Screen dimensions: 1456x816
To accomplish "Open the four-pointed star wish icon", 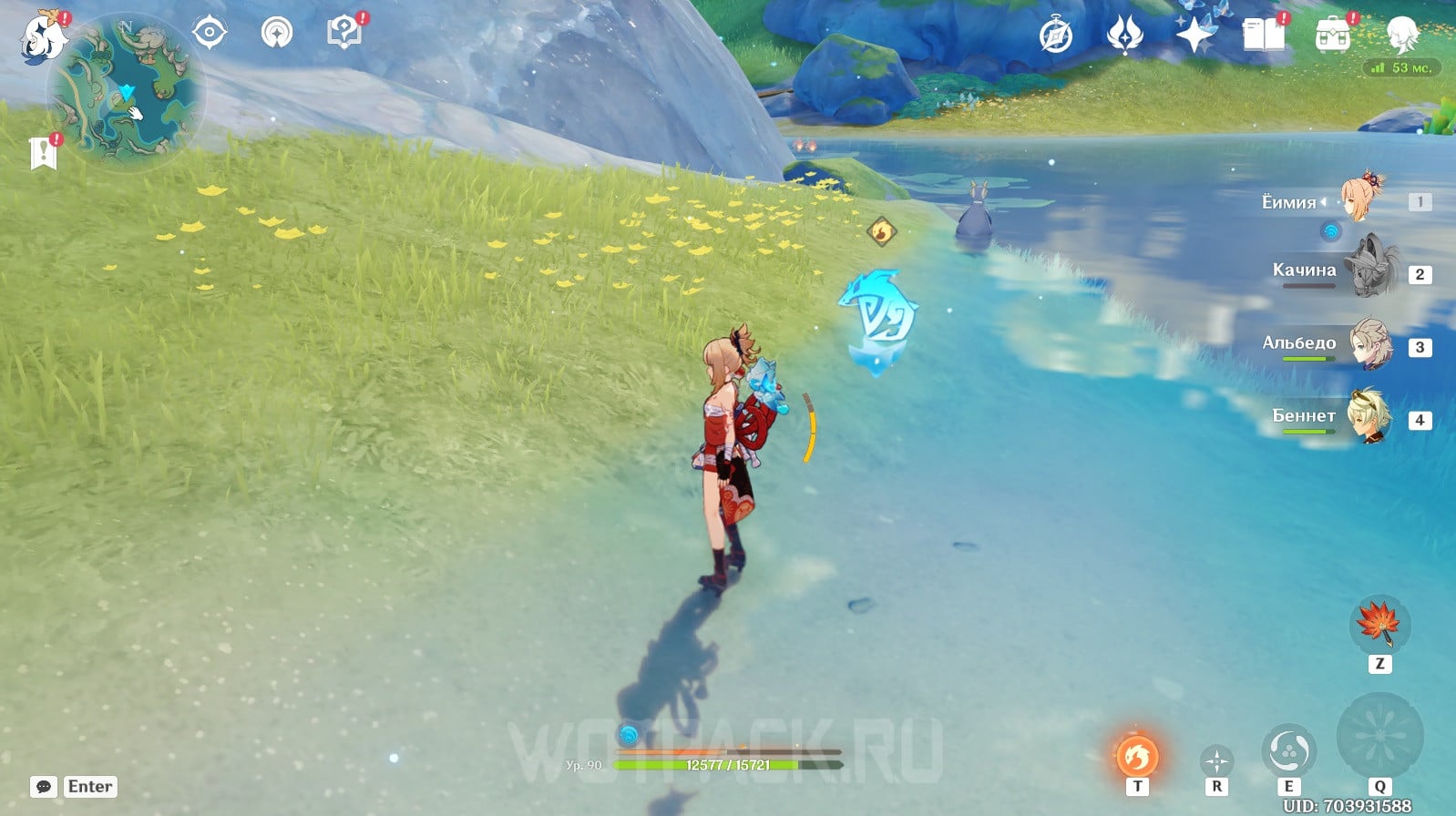I will (1195, 36).
